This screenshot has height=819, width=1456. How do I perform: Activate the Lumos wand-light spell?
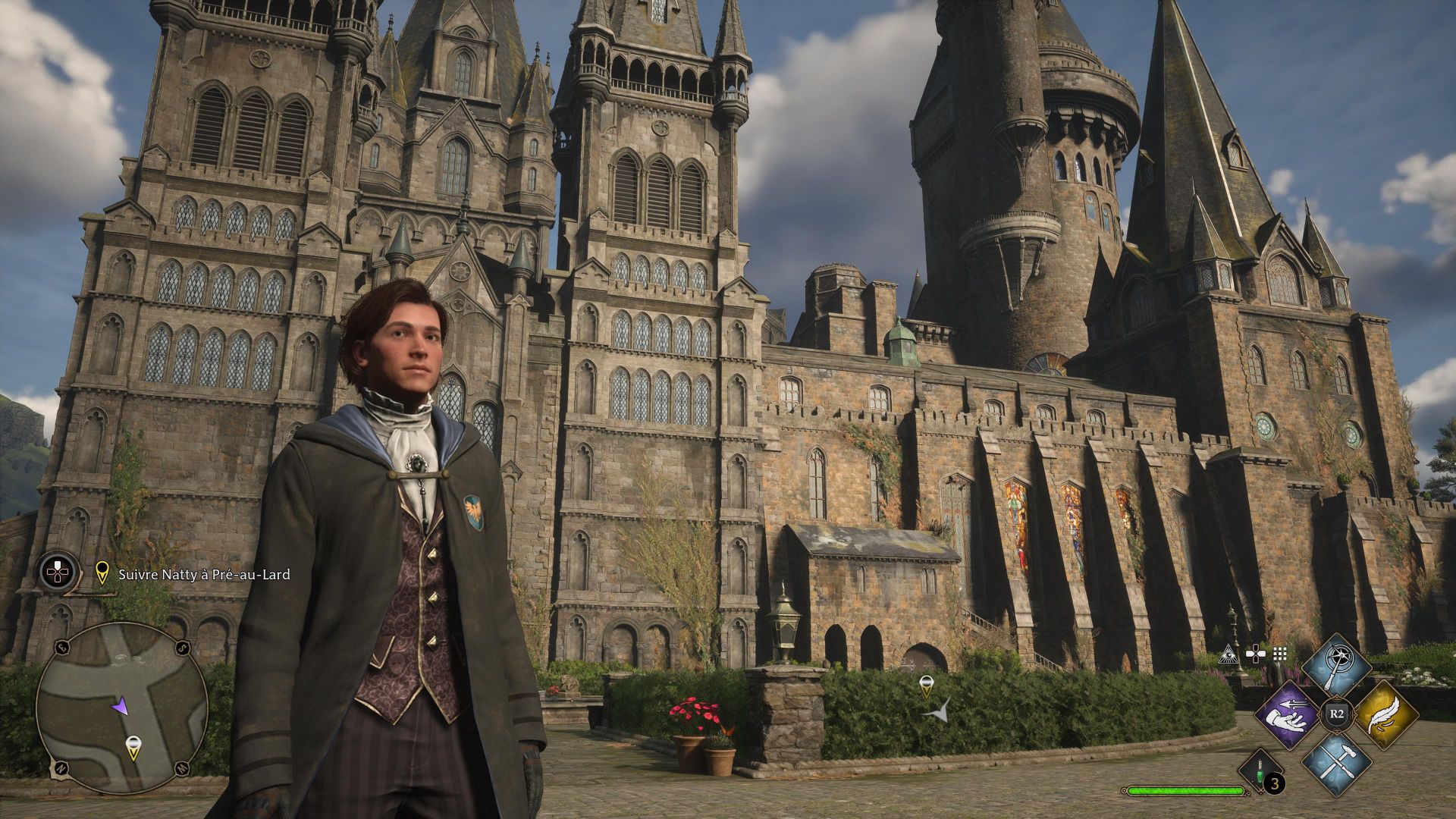click(x=1335, y=666)
